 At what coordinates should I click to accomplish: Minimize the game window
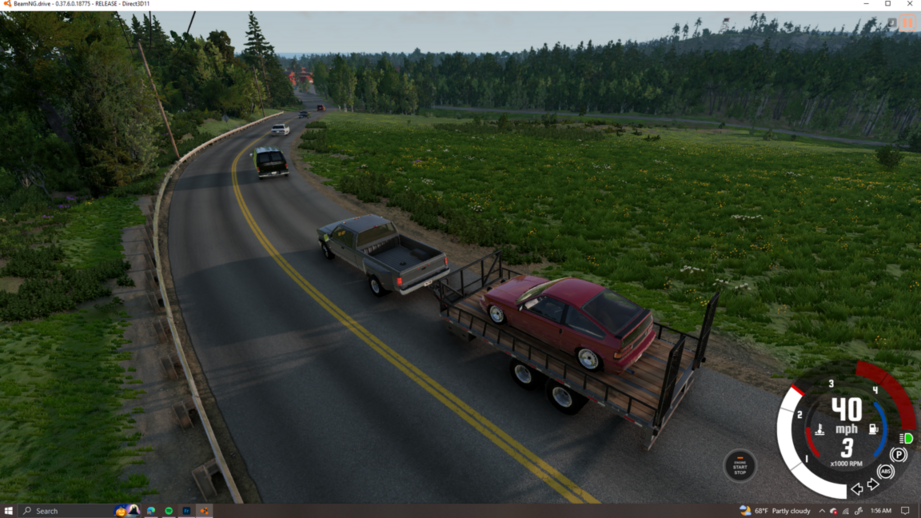[x=866, y=4]
